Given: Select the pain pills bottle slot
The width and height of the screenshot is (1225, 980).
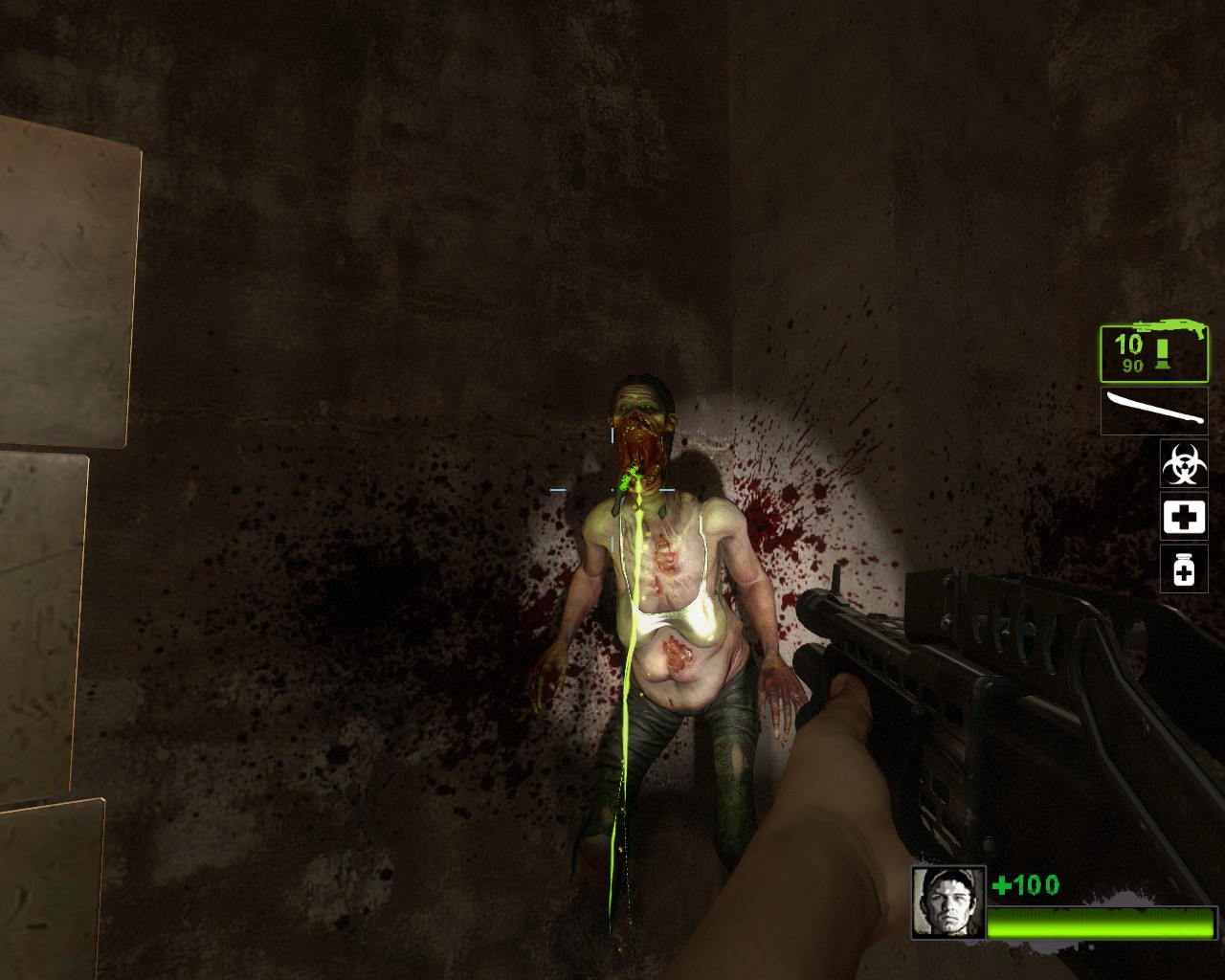Looking at the screenshot, I should click(x=1184, y=569).
